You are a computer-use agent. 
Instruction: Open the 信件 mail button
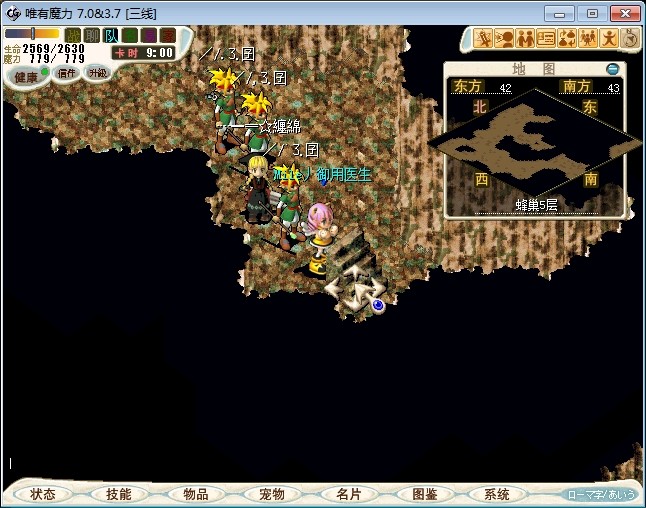(67, 73)
